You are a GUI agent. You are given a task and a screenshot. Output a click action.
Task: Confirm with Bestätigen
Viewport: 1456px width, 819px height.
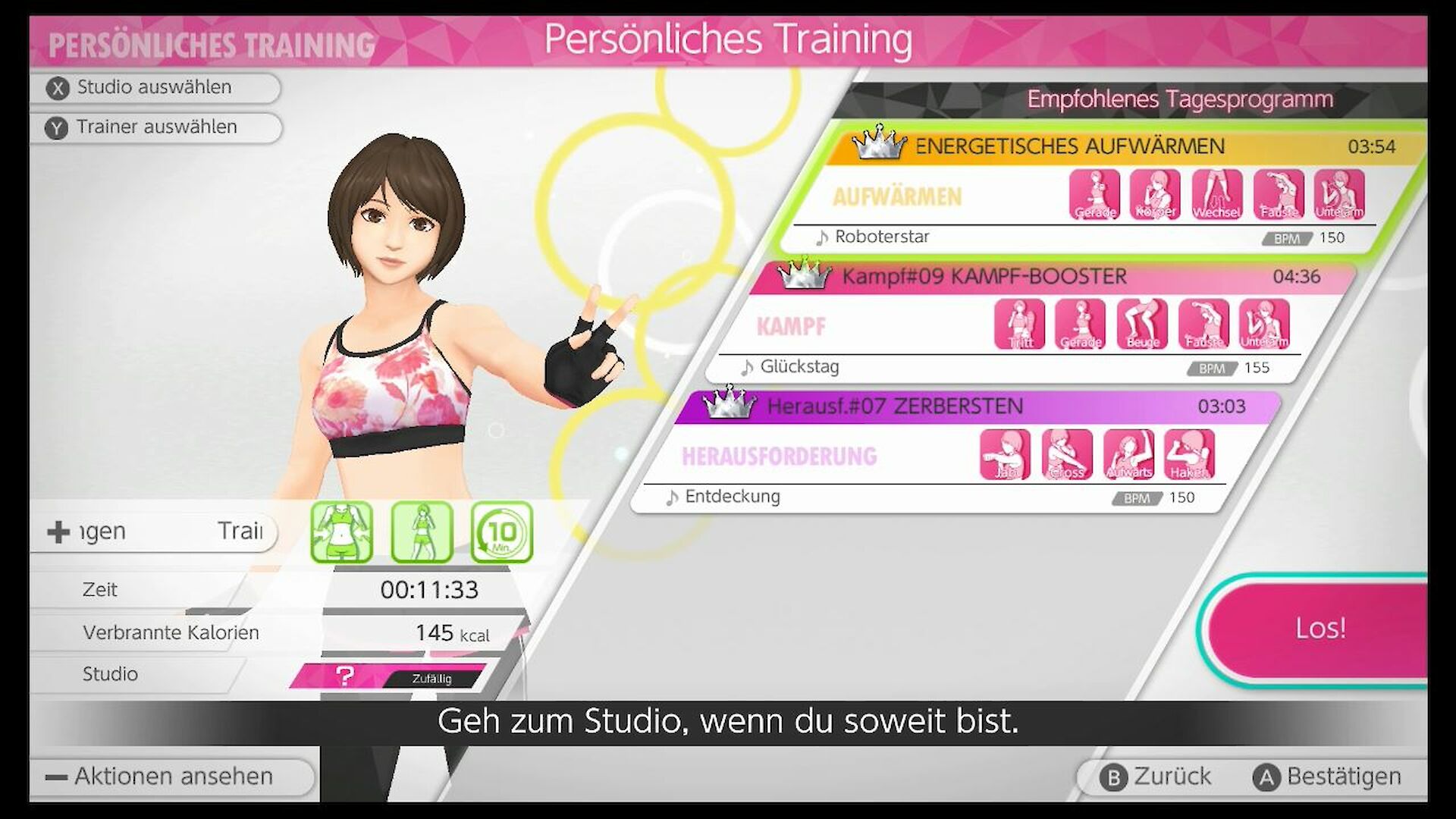(x=1328, y=777)
